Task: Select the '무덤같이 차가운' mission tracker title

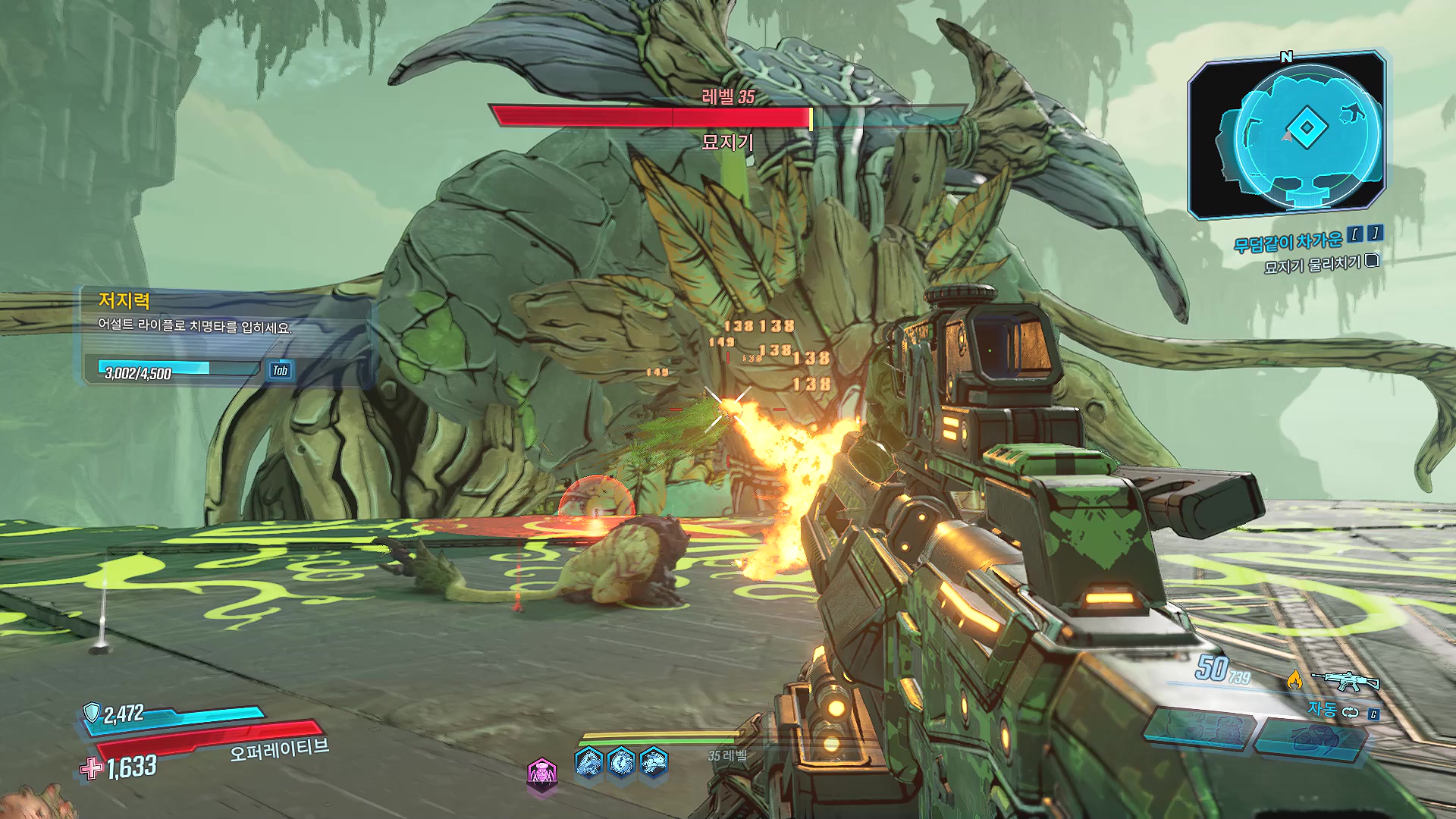Action: pyautogui.click(x=1288, y=242)
